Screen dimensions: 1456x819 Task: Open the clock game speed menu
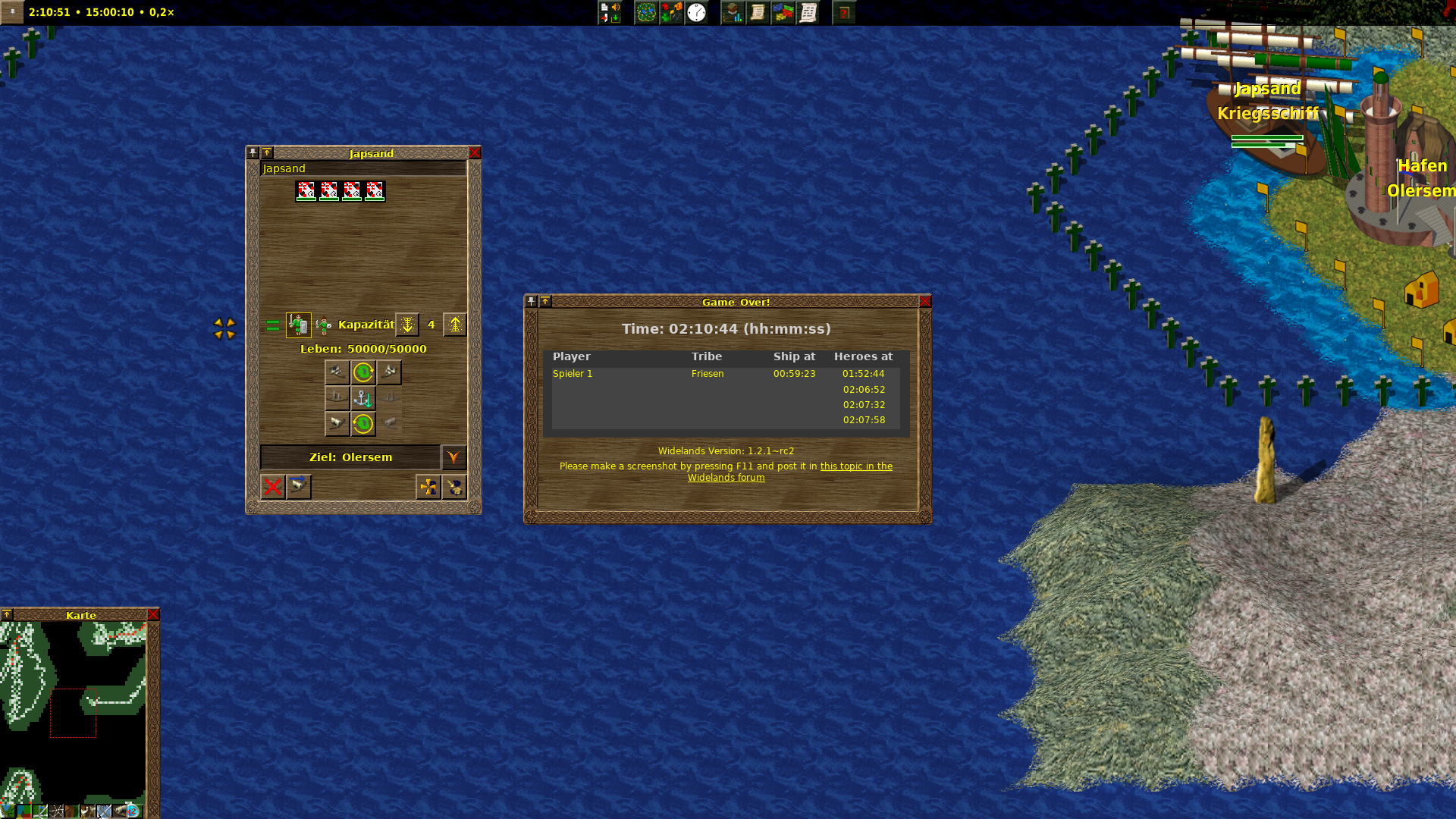tap(696, 13)
